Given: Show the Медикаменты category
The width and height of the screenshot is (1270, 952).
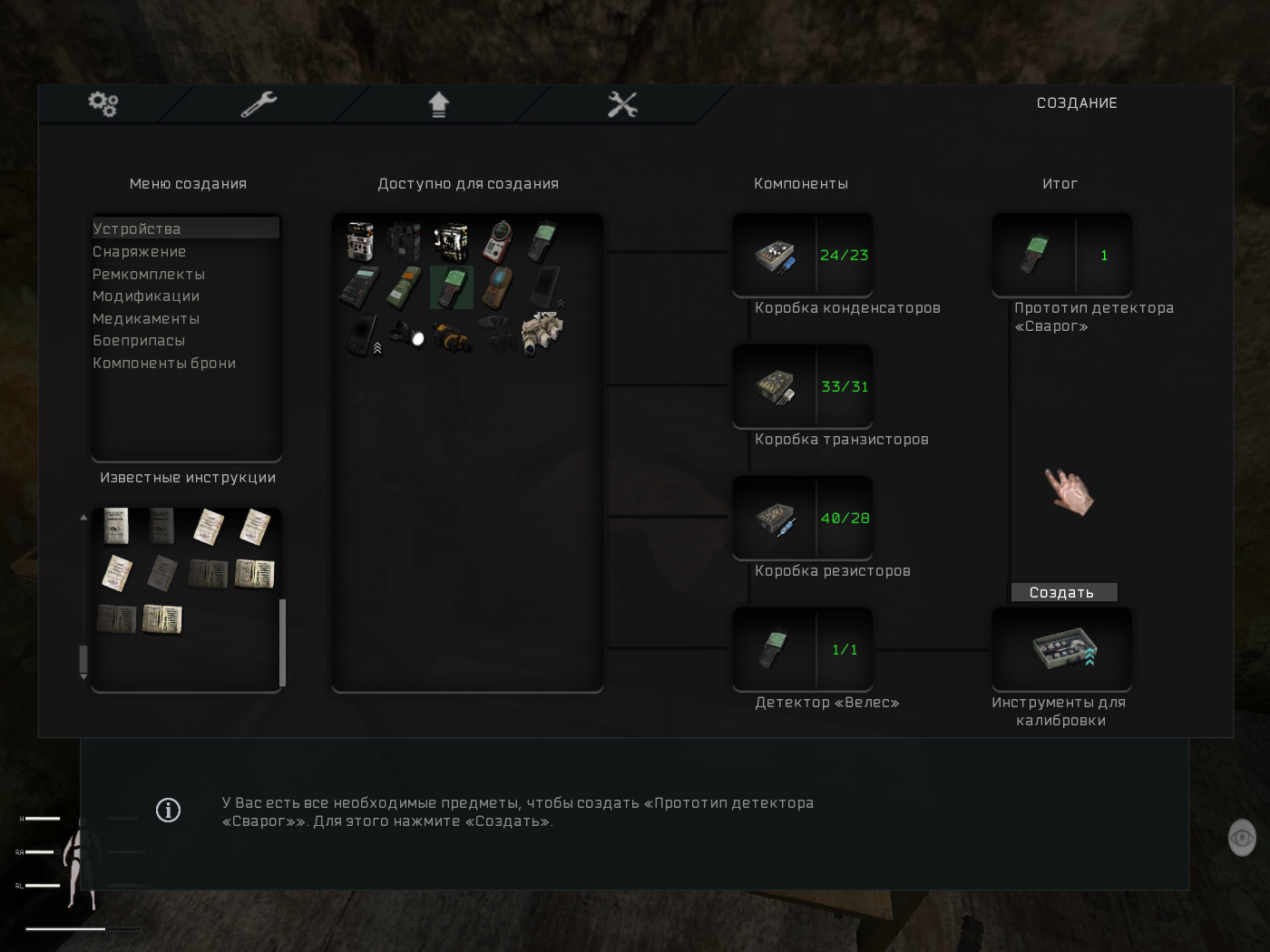Looking at the screenshot, I should [146, 319].
